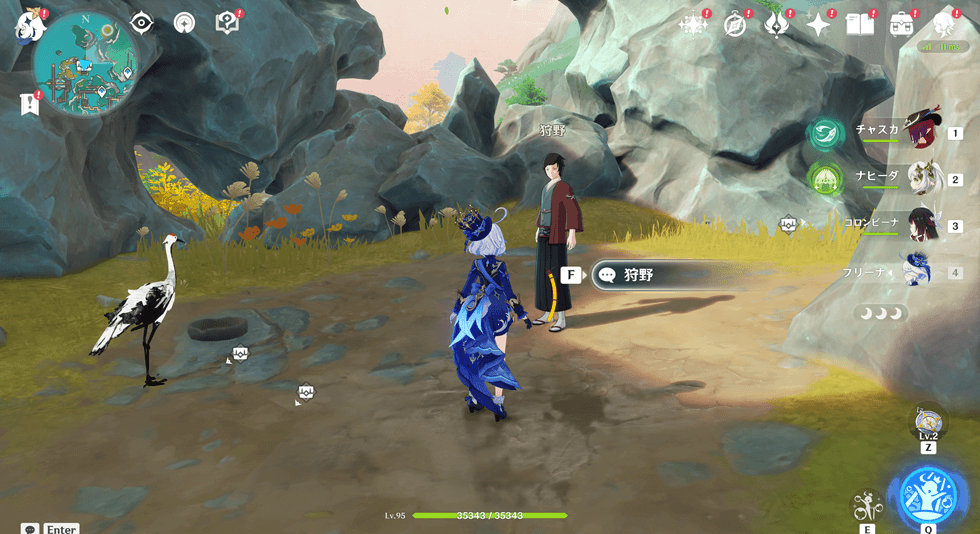Open the Adventurer Handbook book icon
Viewport: 980px width, 534px height.
coord(860,25)
